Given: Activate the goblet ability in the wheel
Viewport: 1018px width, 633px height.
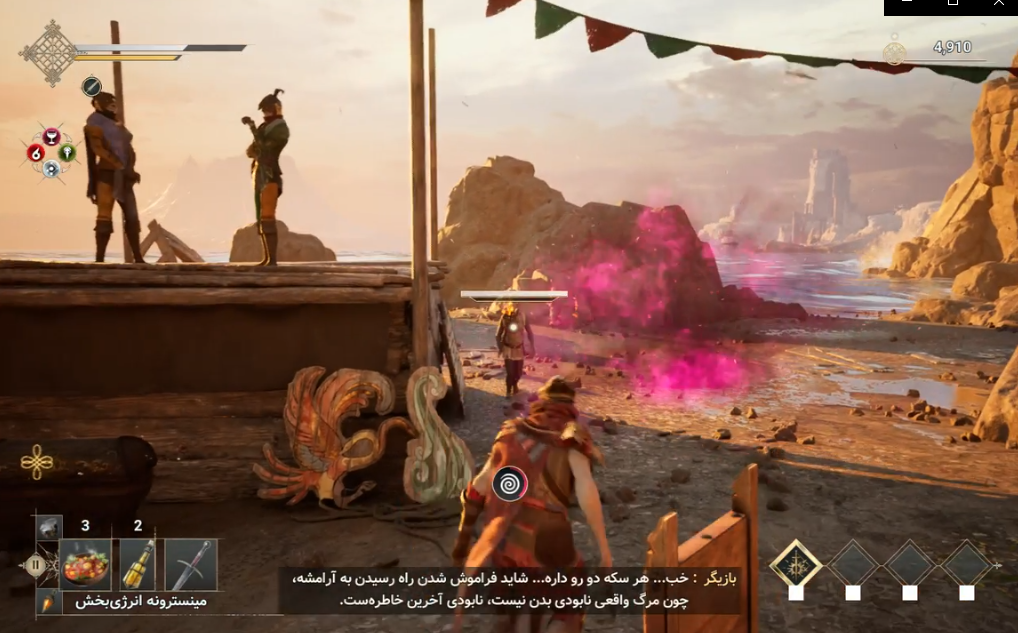Looking at the screenshot, I should [x=51, y=137].
